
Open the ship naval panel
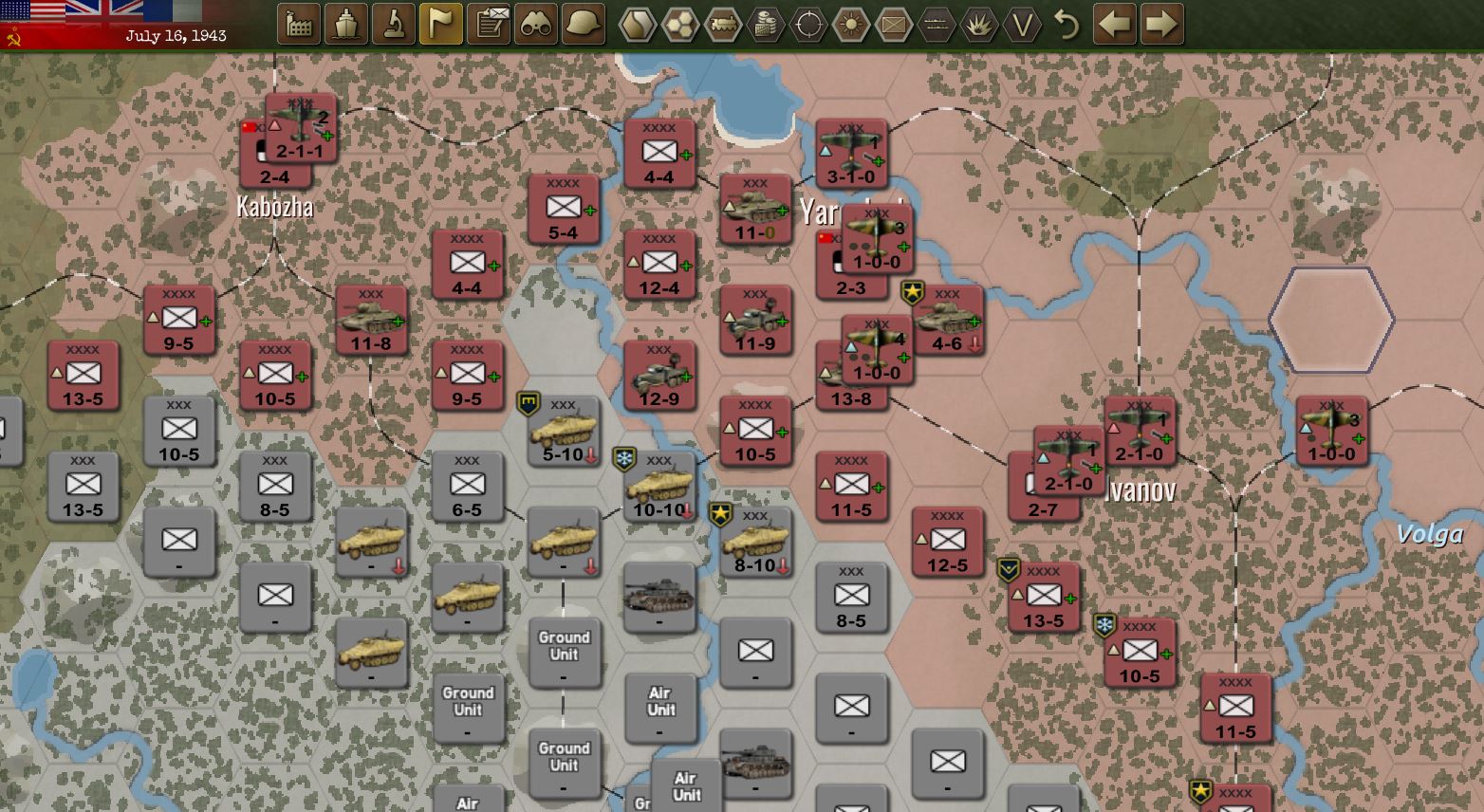[x=346, y=25]
